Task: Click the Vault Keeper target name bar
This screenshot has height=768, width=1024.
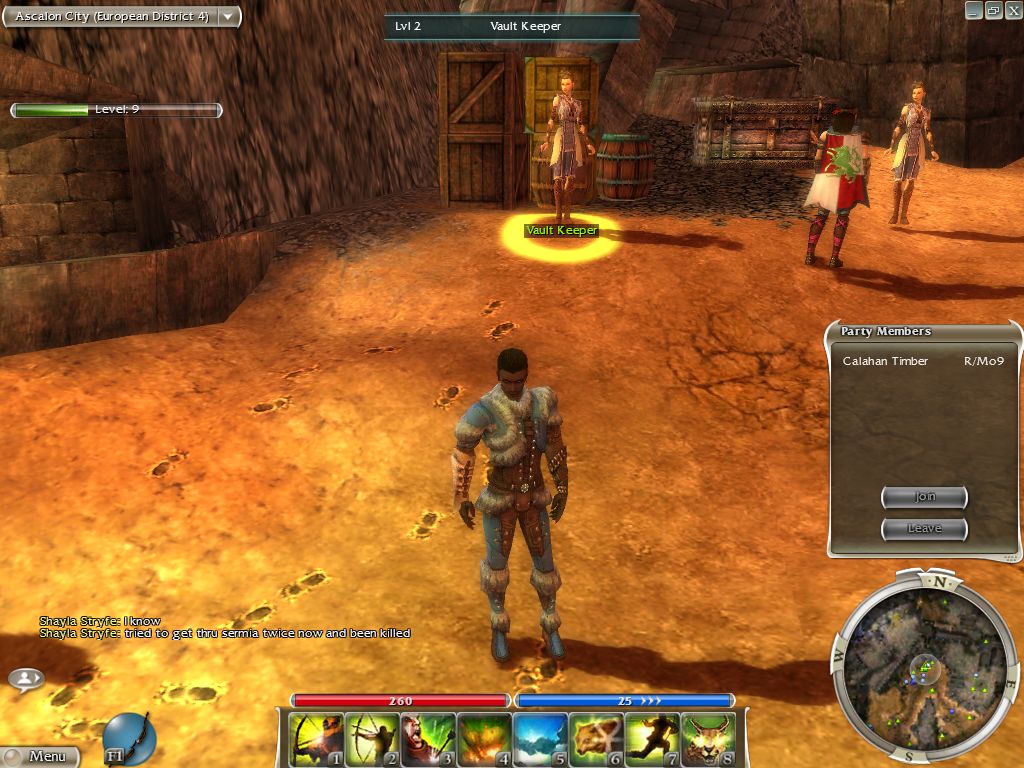Action: [512, 26]
